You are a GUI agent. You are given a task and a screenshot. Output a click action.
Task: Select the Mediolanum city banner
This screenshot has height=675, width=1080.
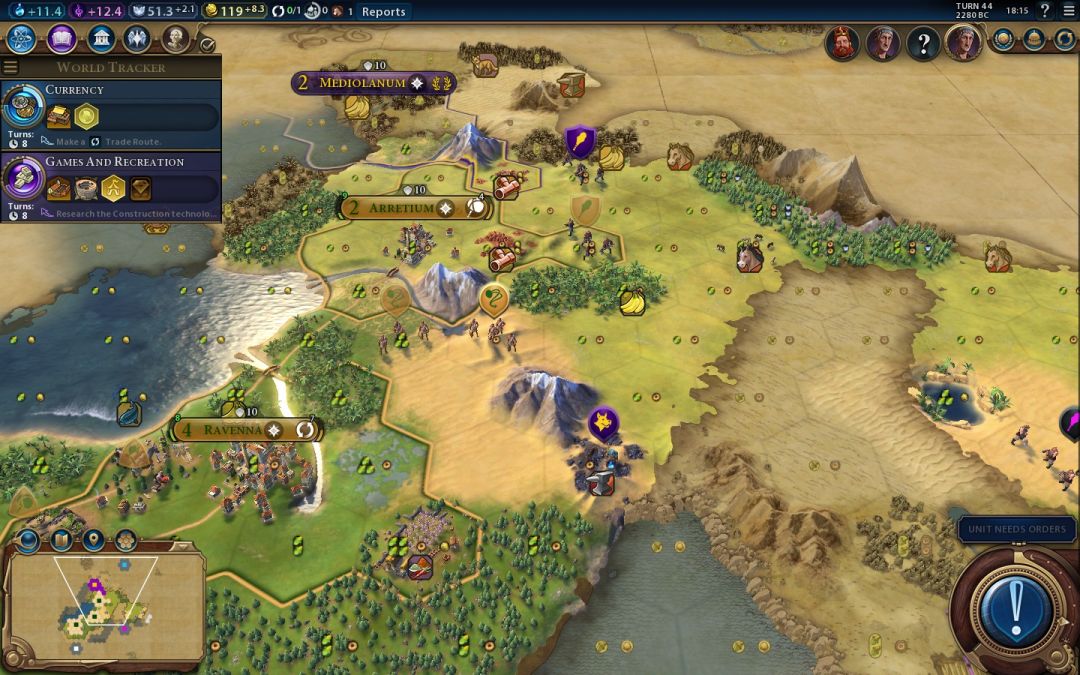coord(364,83)
